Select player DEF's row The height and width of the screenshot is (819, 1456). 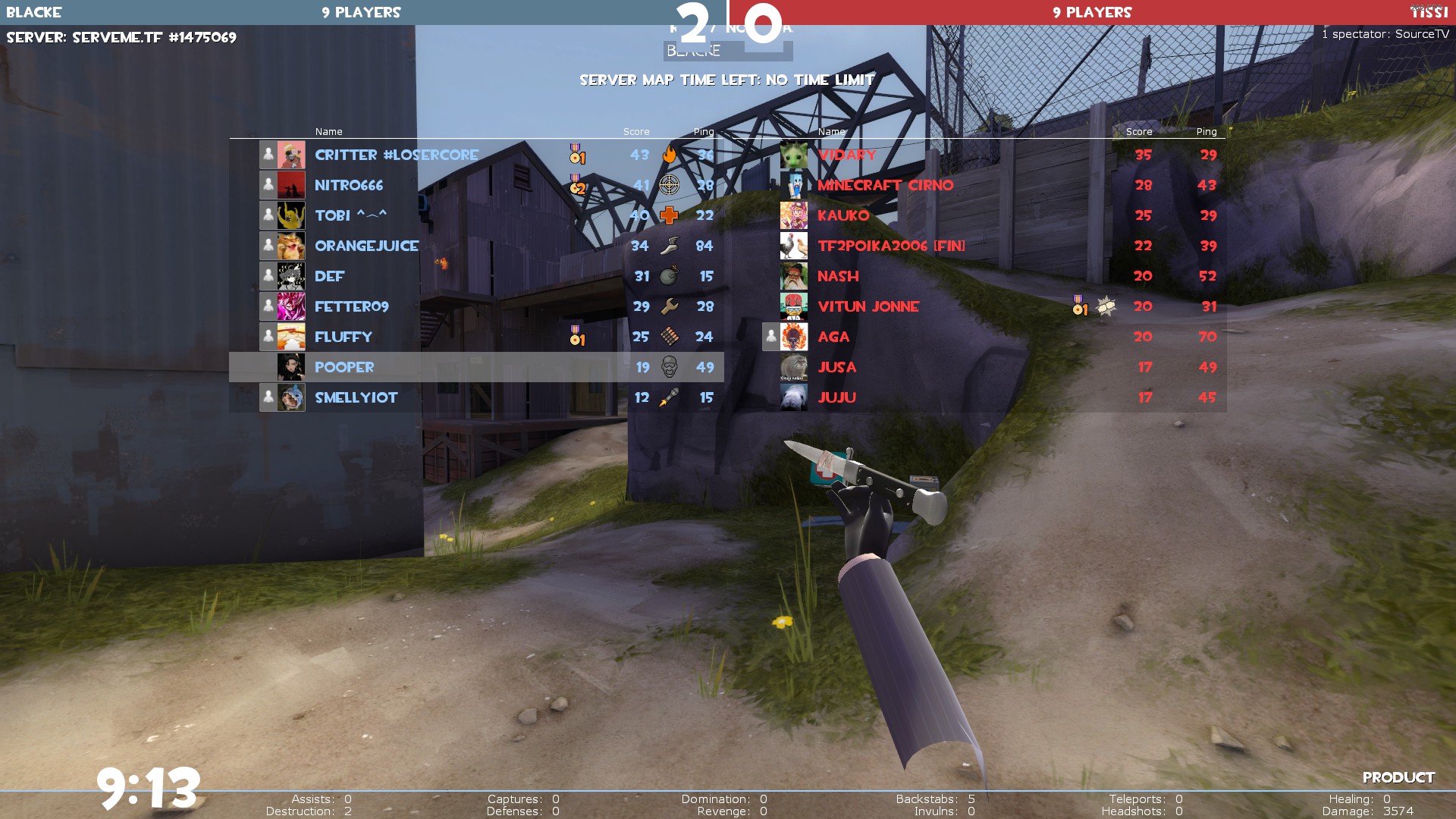(330, 276)
